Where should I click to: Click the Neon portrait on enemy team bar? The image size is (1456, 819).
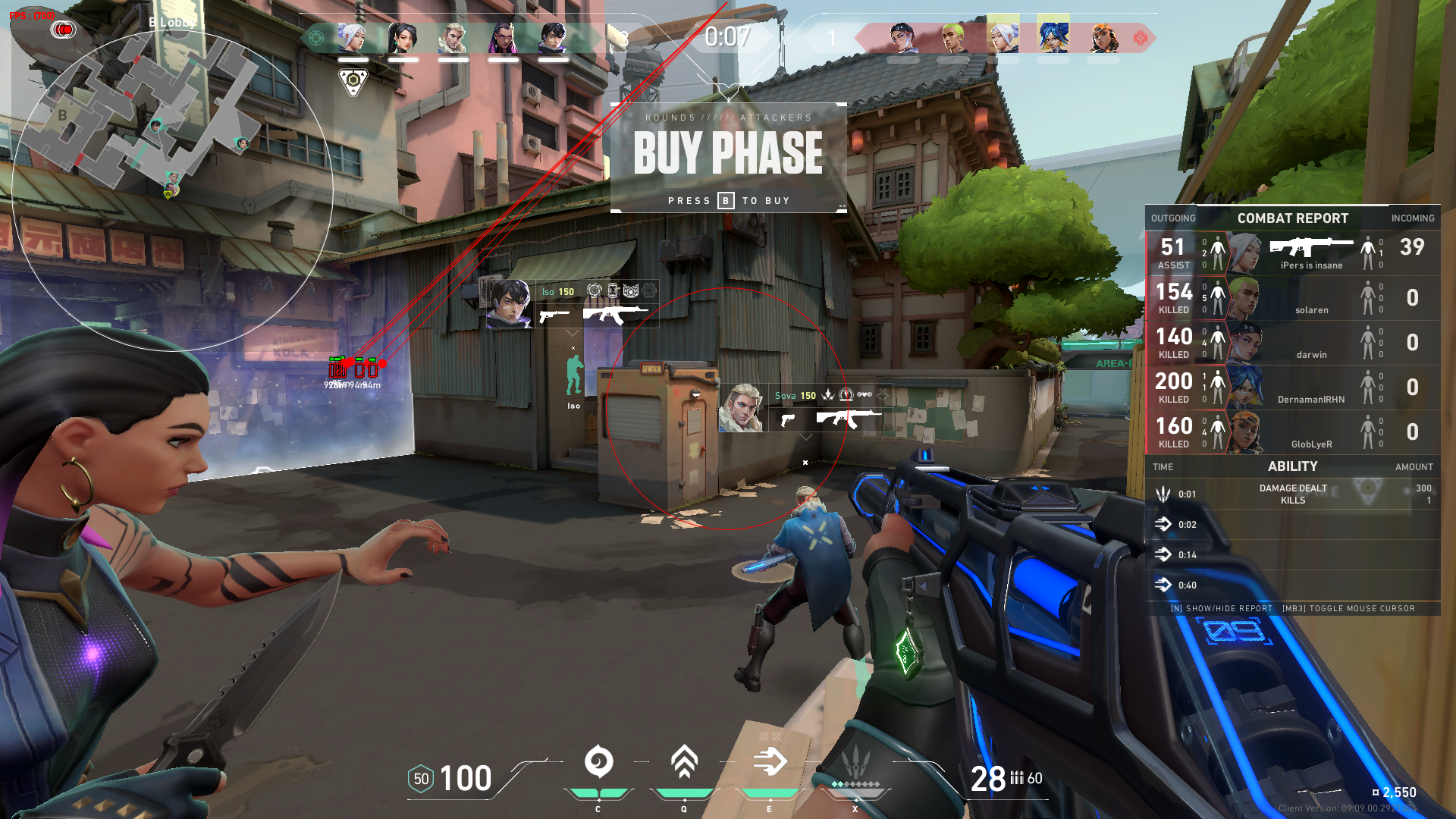point(1053,37)
